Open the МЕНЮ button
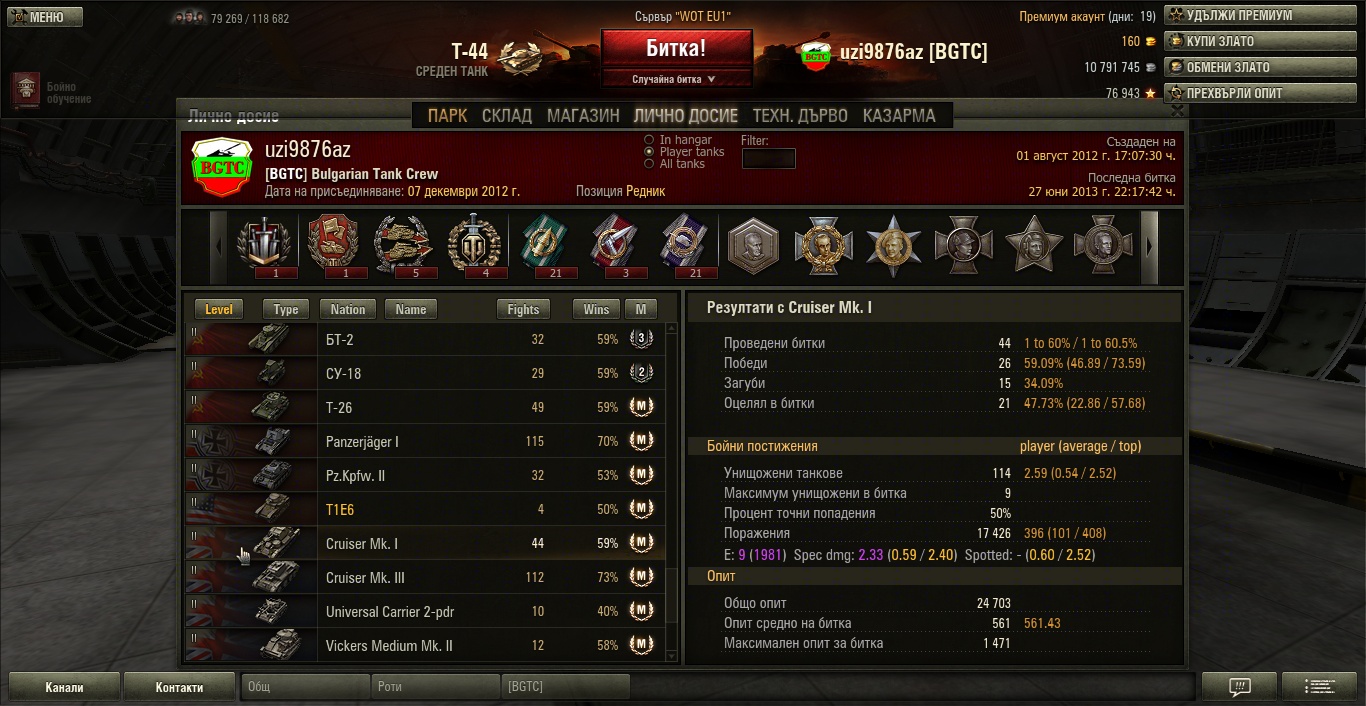 pyautogui.click(x=42, y=17)
